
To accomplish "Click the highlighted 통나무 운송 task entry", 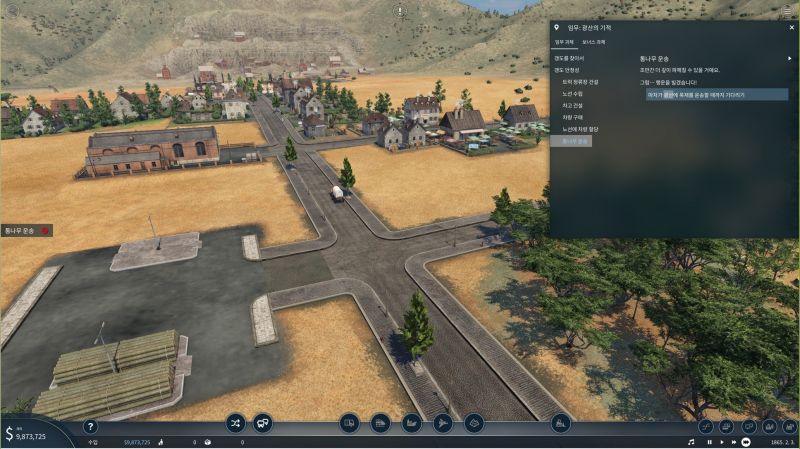I will (x=576, y=141).
